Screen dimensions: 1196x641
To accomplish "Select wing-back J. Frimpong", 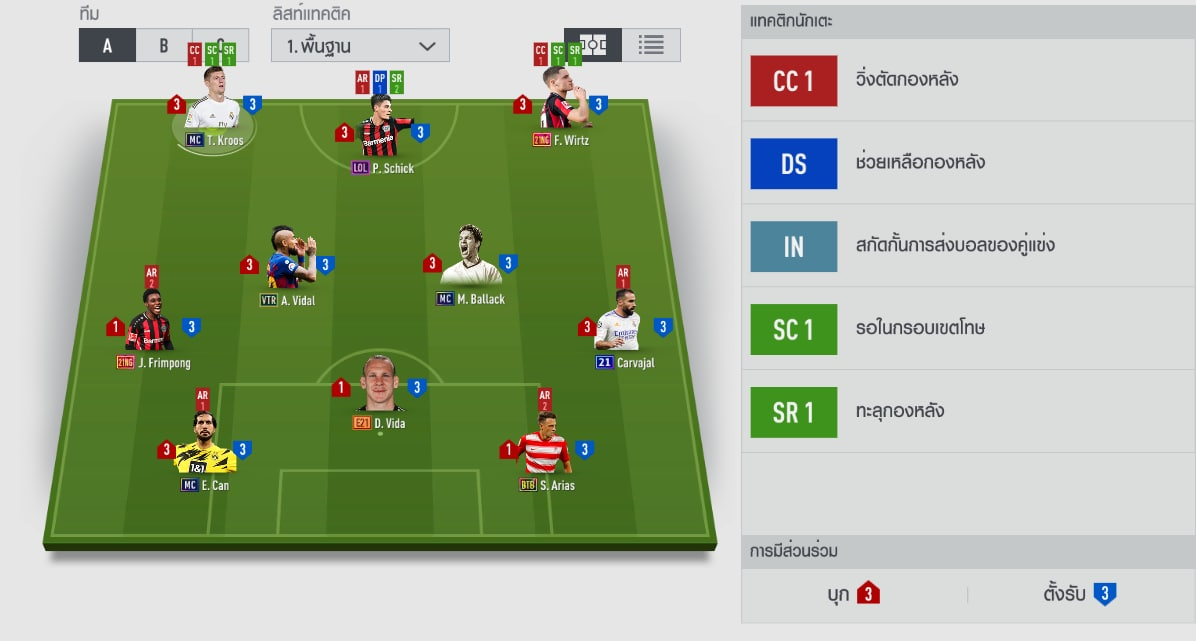I will pyautogui.click(x=151, y=323).
